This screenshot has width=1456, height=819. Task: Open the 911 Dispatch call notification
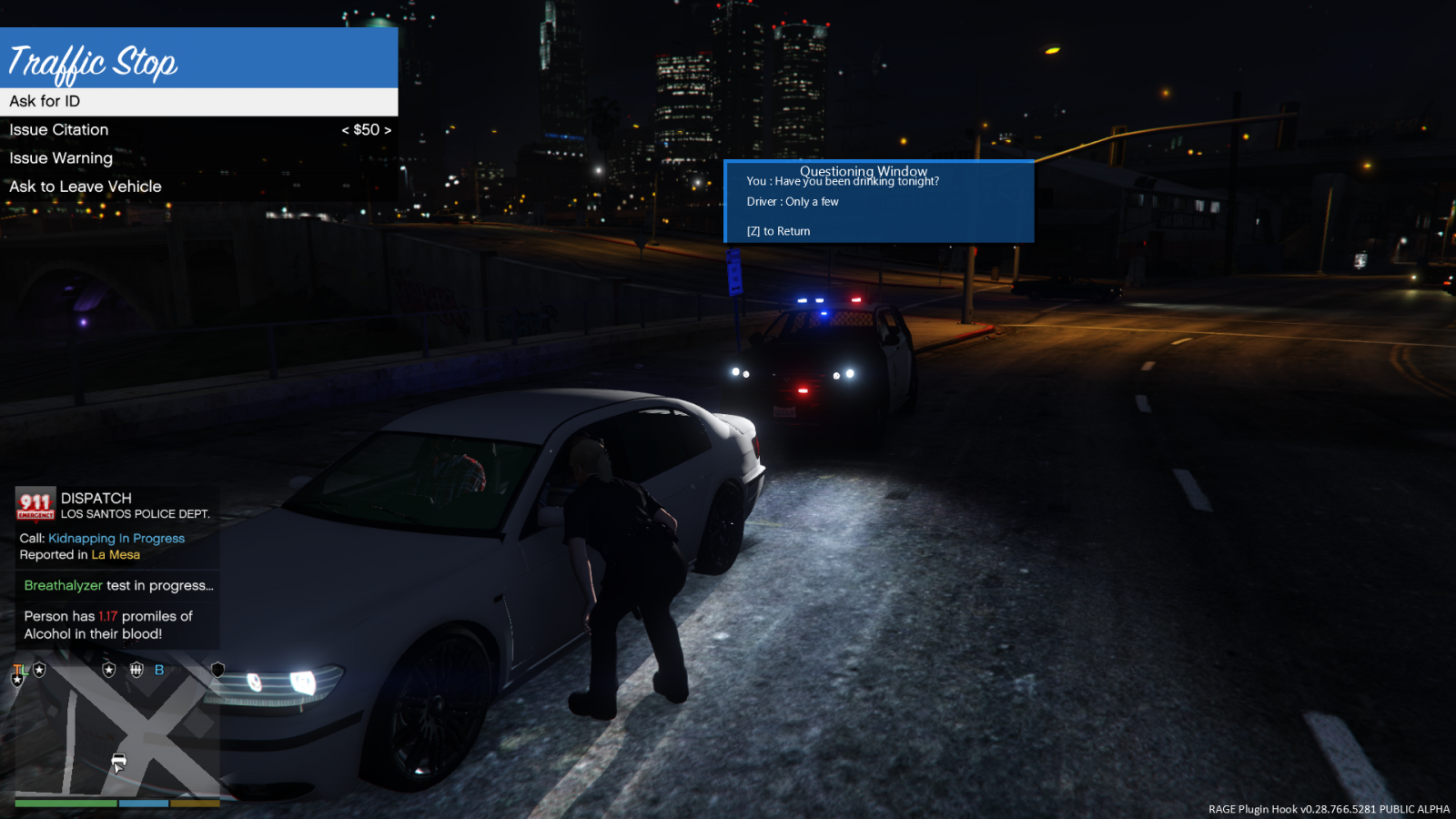[x=116, y=526]
